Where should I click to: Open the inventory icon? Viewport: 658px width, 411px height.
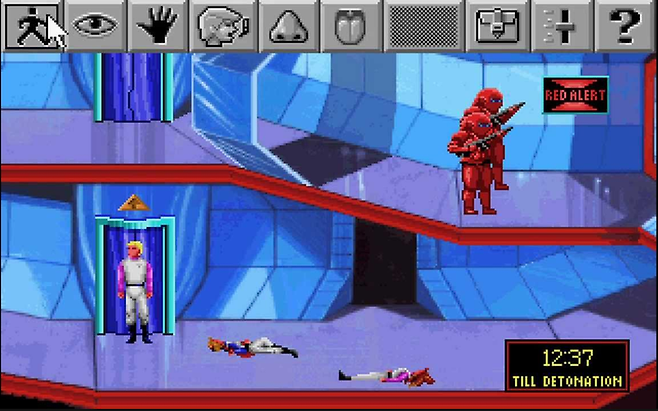pyautogui.click(x=498, y=26)
